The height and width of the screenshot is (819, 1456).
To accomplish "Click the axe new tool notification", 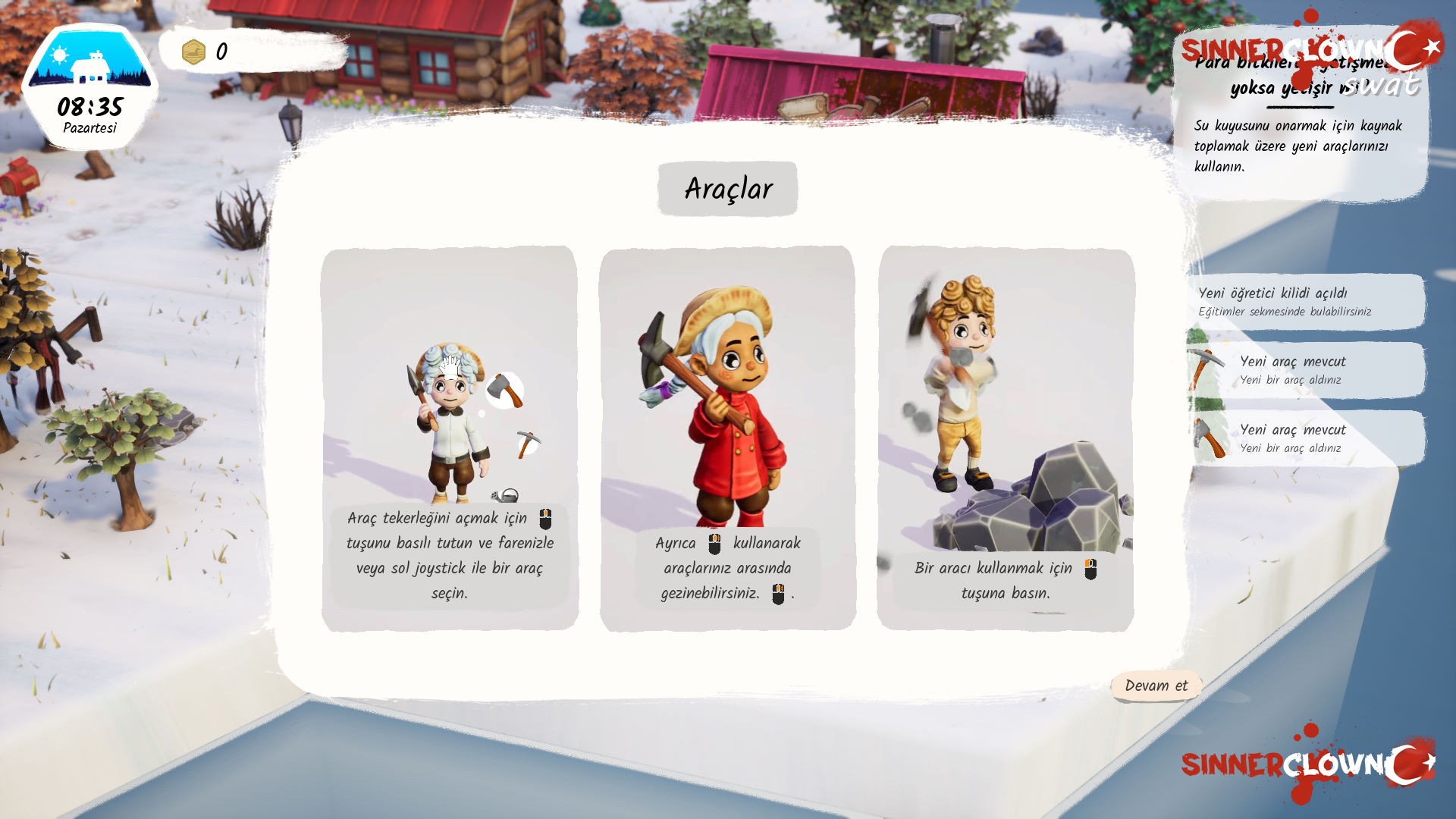I will pyautogui.click(x=1306, y=438).
